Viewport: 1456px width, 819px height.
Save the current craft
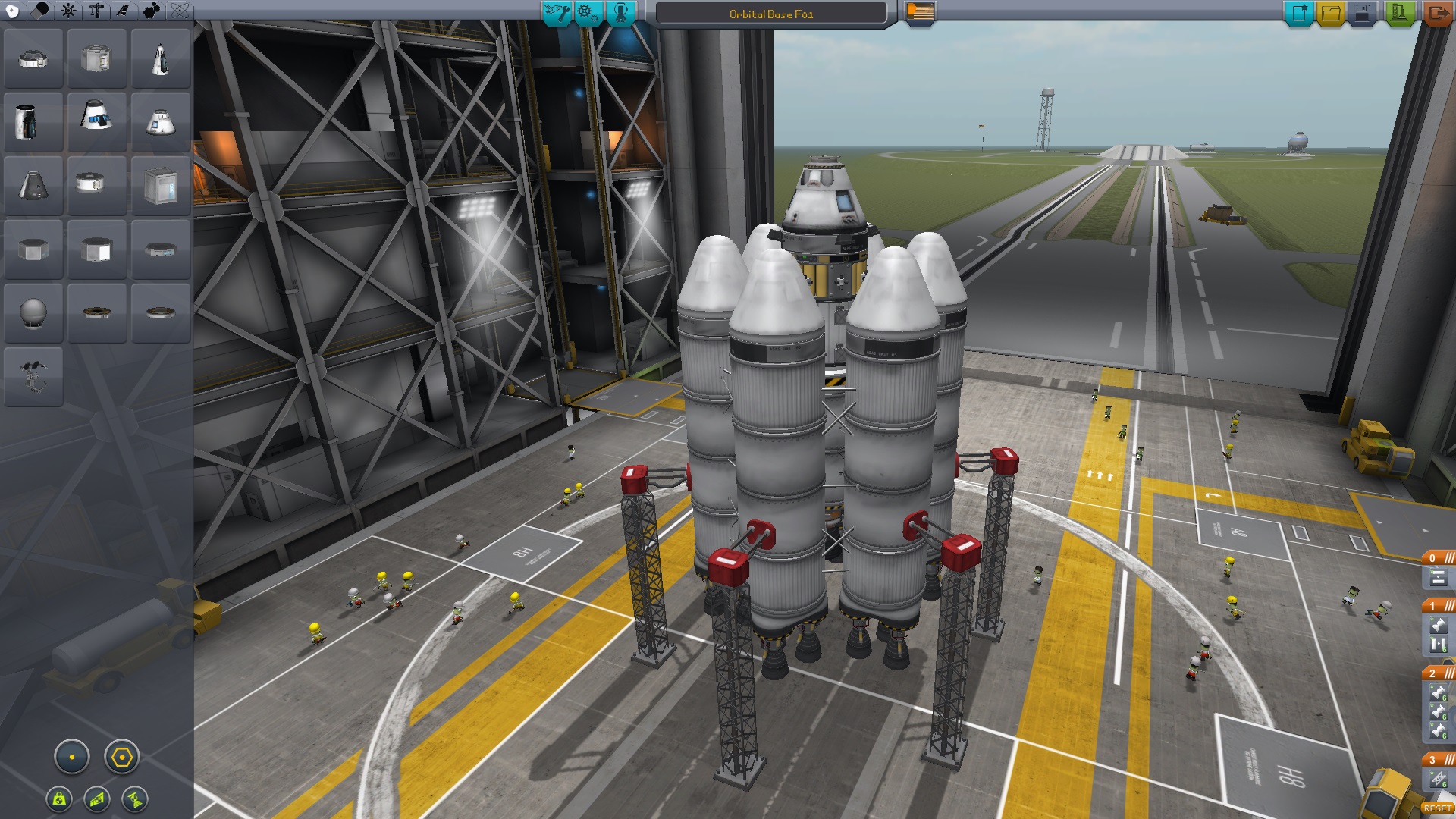1362,13
